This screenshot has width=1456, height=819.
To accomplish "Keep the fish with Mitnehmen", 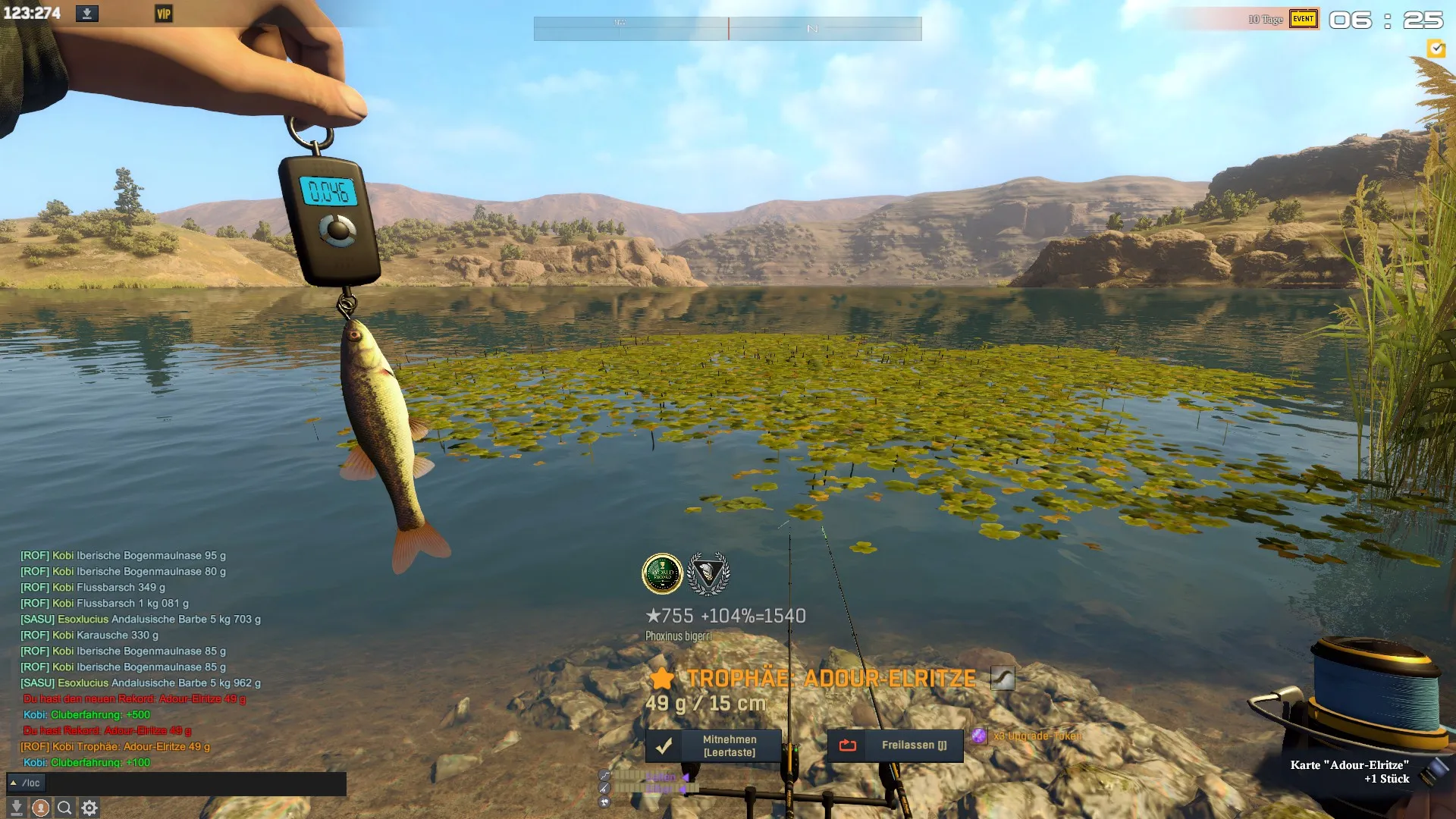I will [x=713, y=746].
